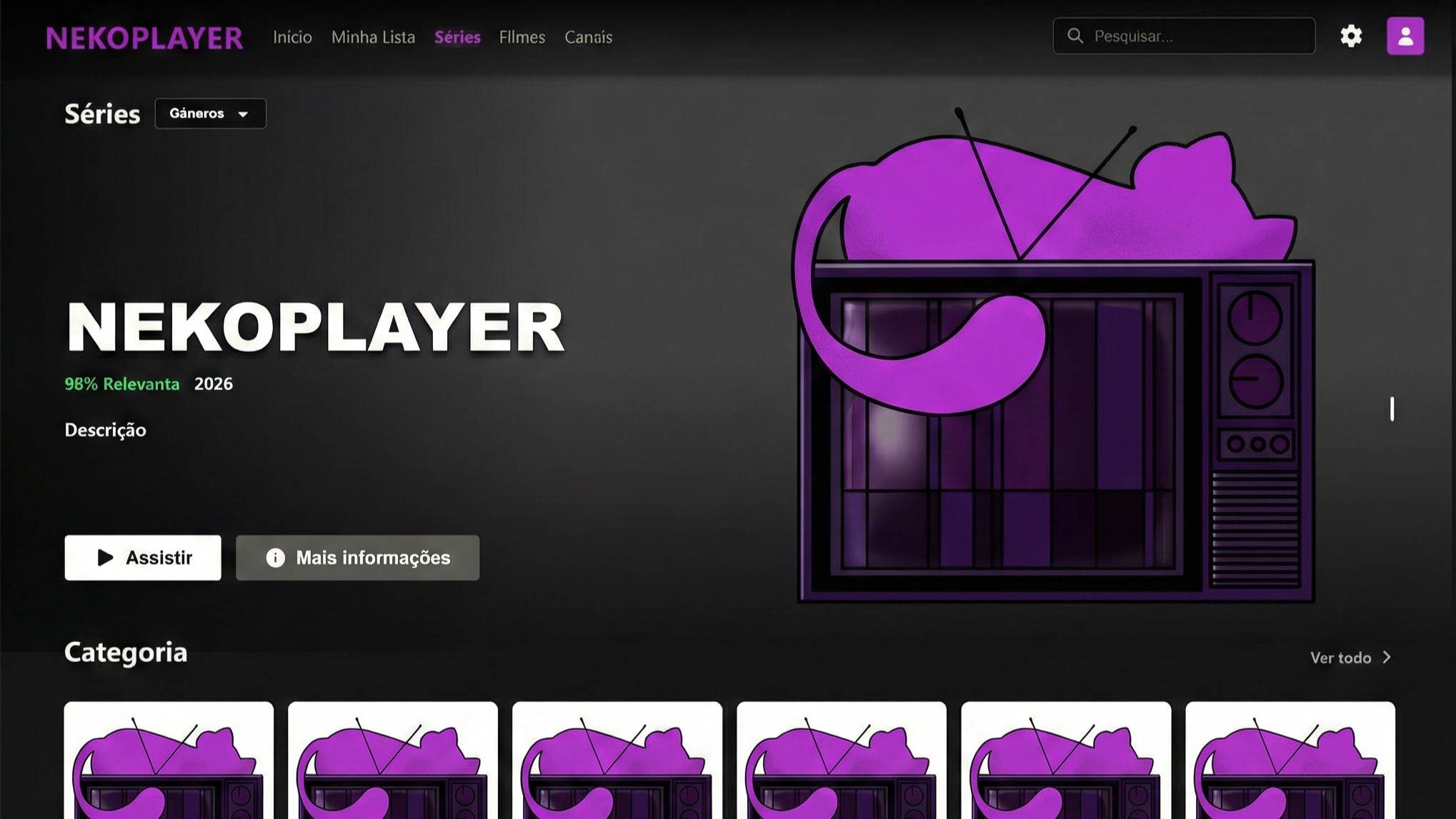
Task: Open the settings gear
Action: click(x=1351, y=36)
